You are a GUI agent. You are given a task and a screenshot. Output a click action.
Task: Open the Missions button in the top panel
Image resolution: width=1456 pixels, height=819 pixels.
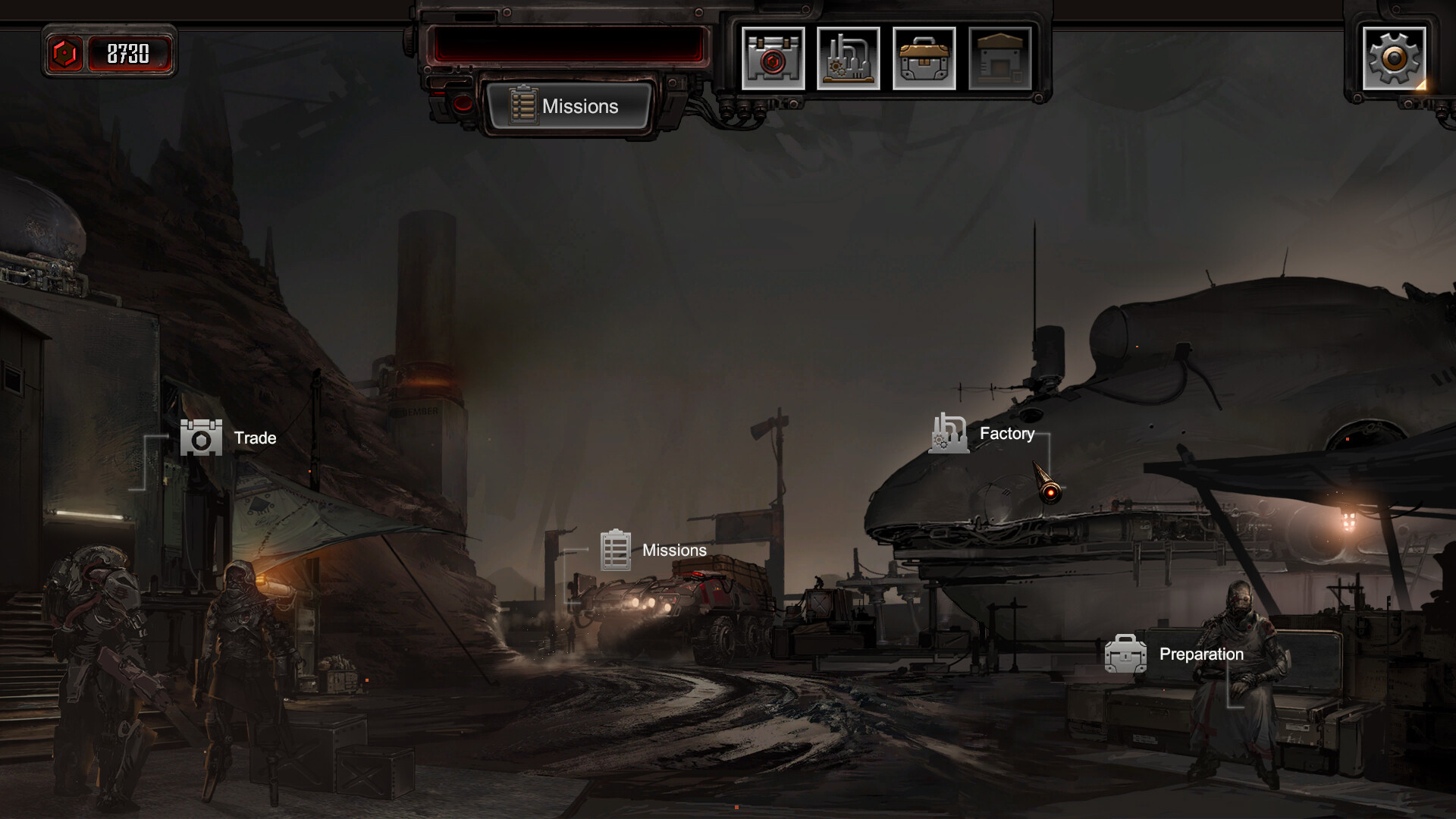click(570, 106)
